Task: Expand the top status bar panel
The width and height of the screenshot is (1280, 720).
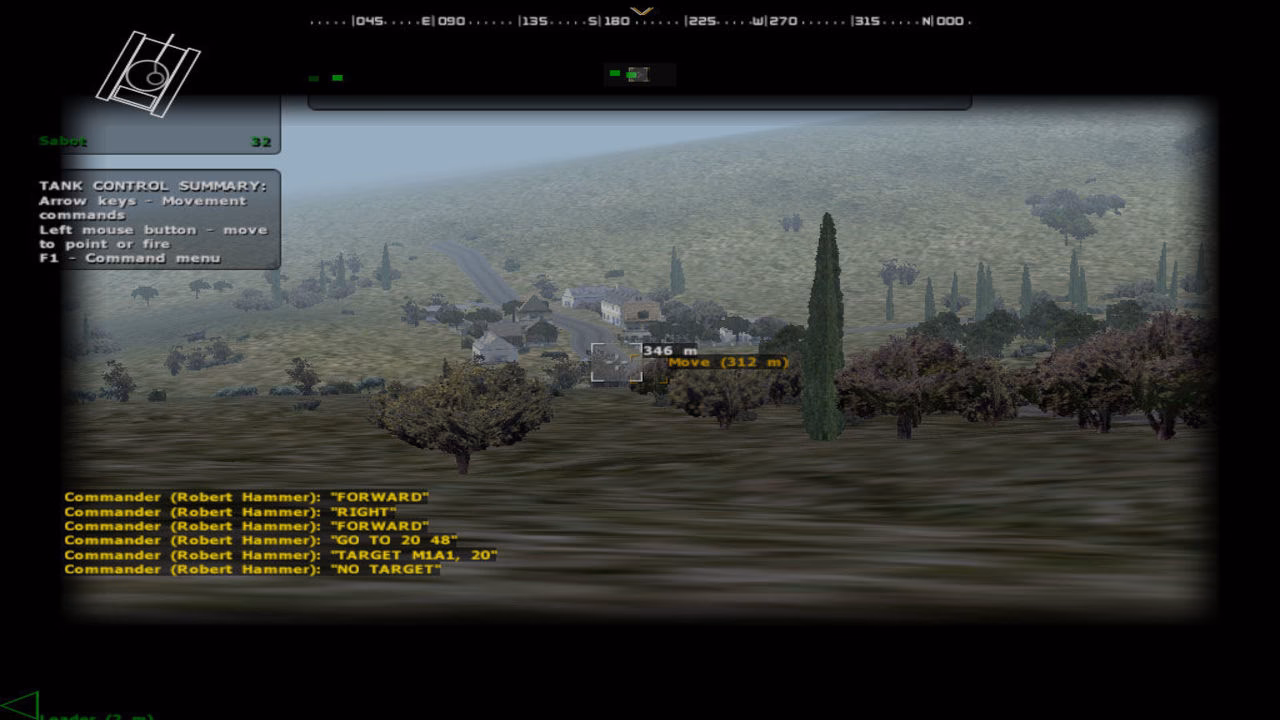Action: [x=640, y=100]
